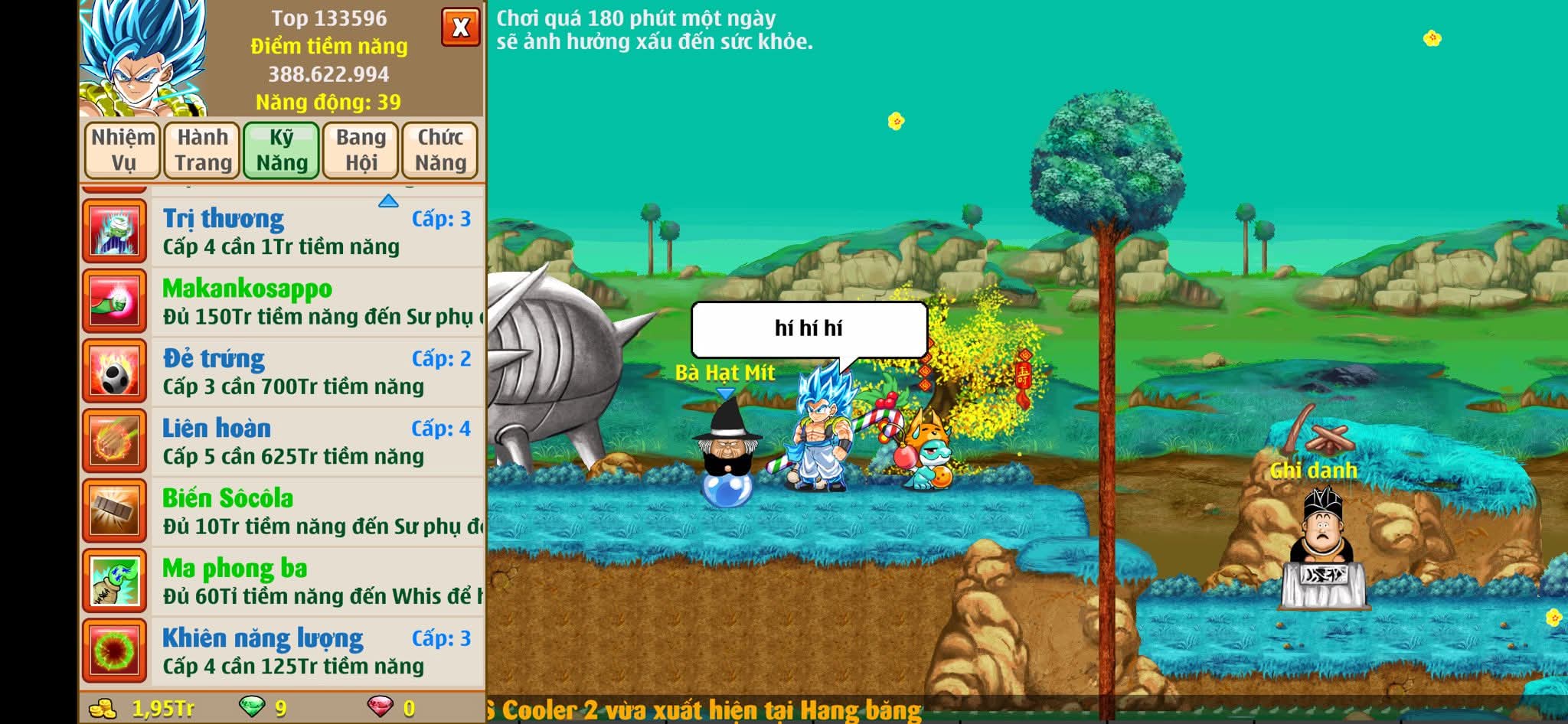Click the Khiên năng lượng shield icon
This screenshot has width=1568, height=724.
point(115,651)
